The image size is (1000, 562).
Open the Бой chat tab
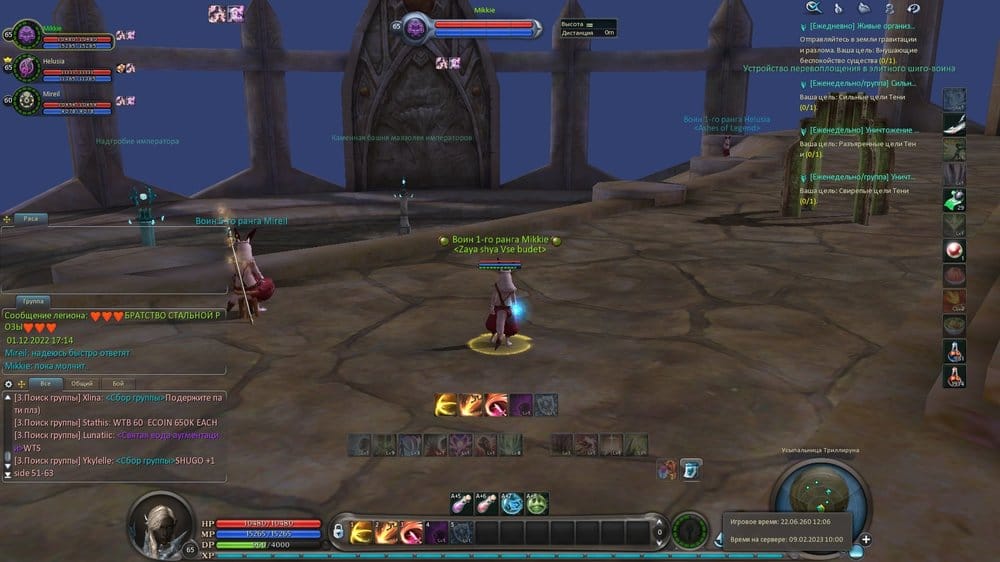118,384
